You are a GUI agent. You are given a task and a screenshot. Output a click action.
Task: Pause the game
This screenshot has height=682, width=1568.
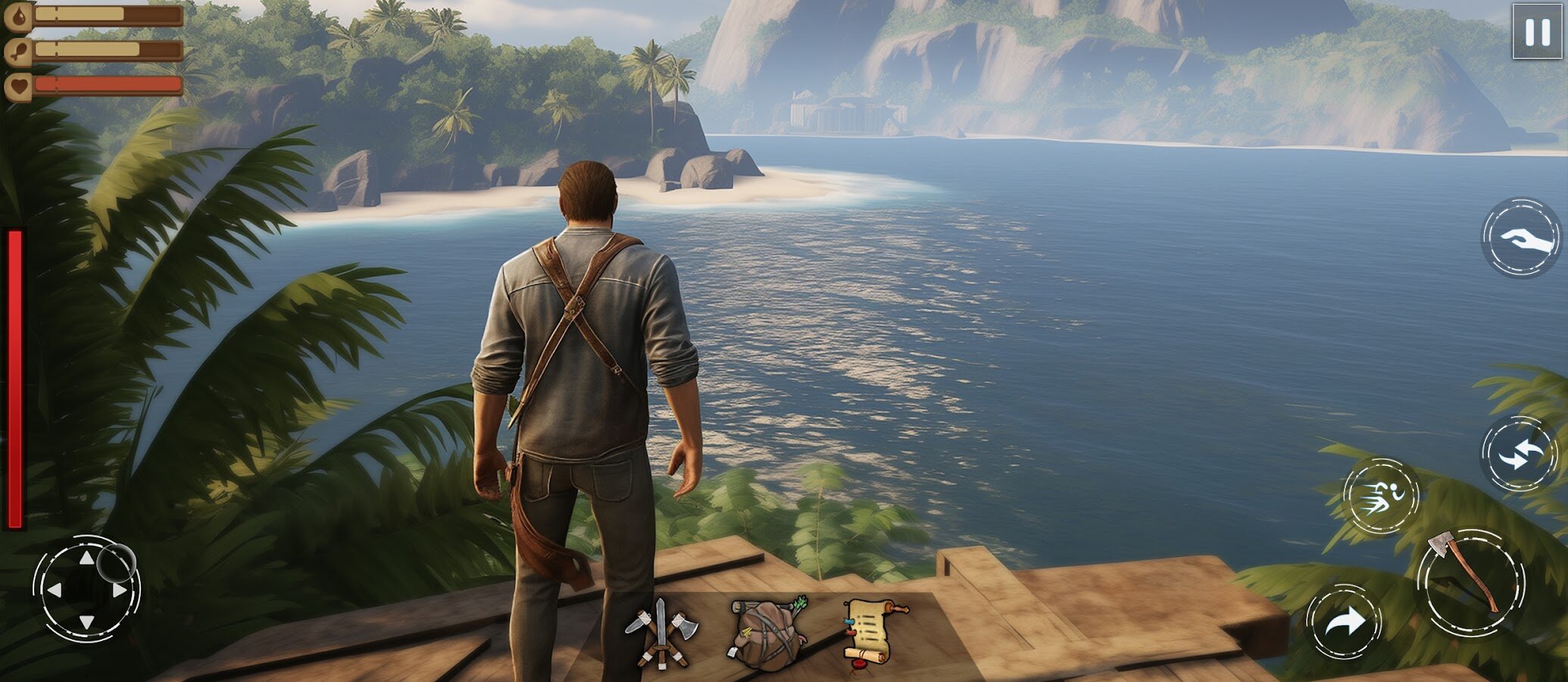coord(1537,32)
